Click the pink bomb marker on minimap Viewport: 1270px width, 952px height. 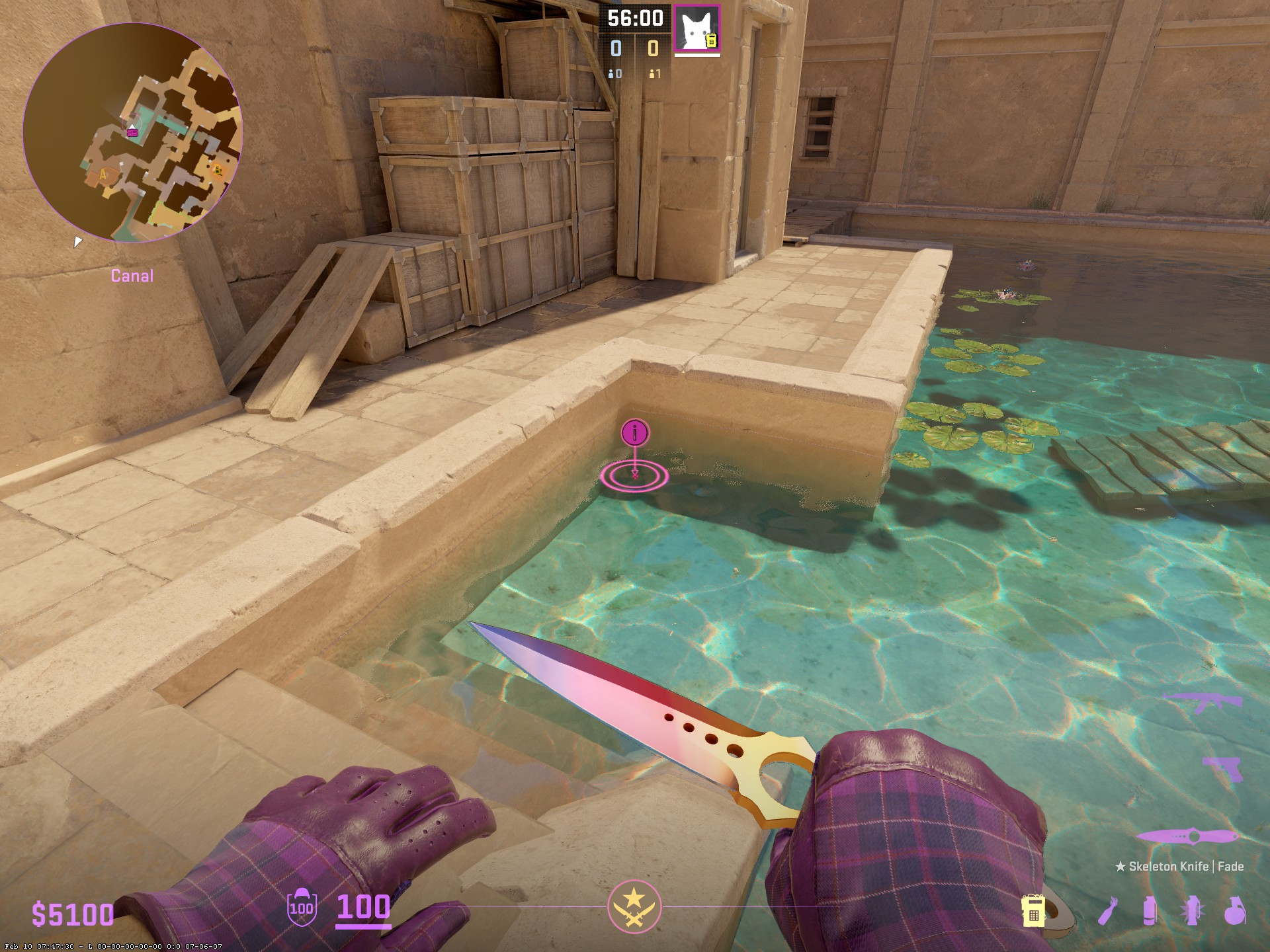(133, 132)
